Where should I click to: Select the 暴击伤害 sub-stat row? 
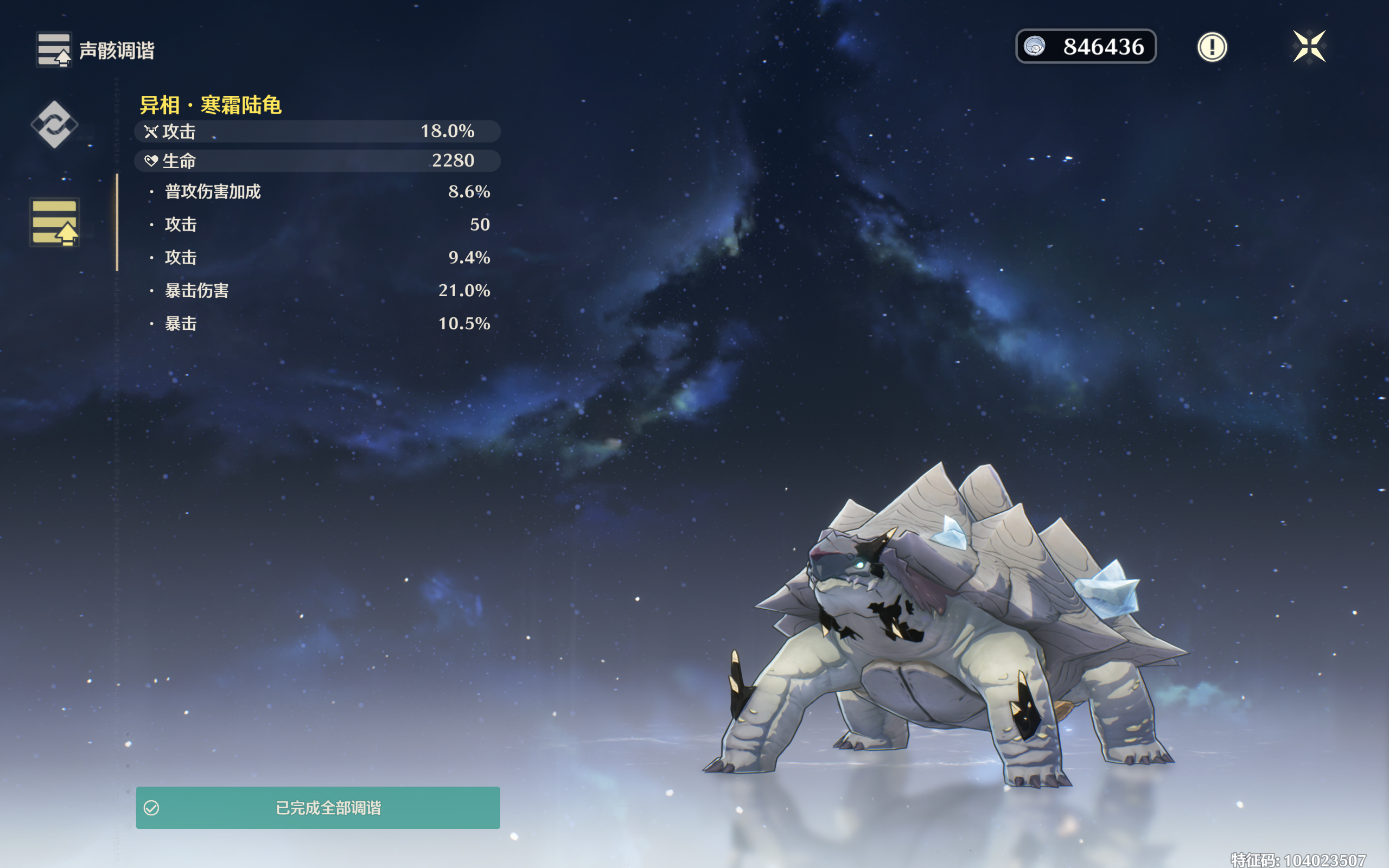(x=318, y=290)
